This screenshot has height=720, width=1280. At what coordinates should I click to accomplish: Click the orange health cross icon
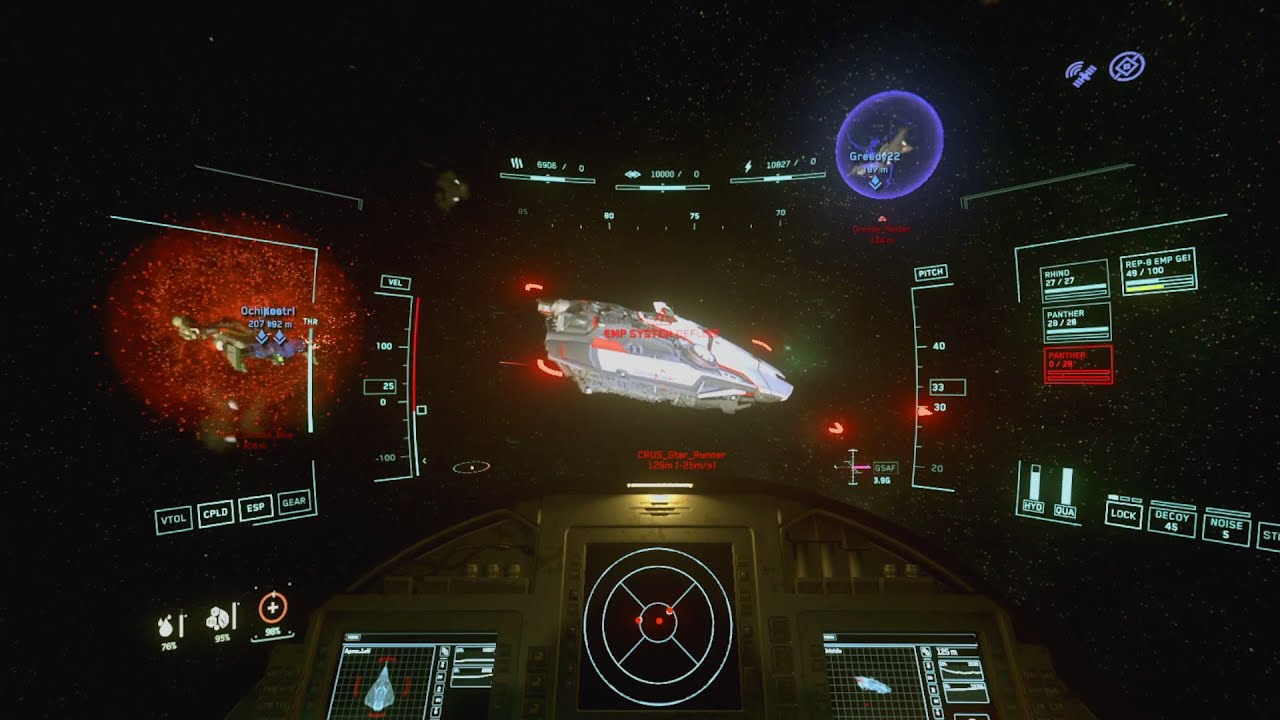tap(272, 607)
